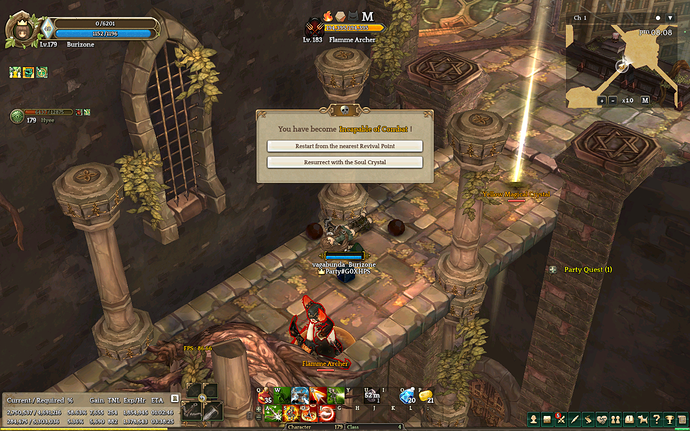Select party member Hyne's portrait
Viewport: 690px width, 431px height.
(17, 116)
